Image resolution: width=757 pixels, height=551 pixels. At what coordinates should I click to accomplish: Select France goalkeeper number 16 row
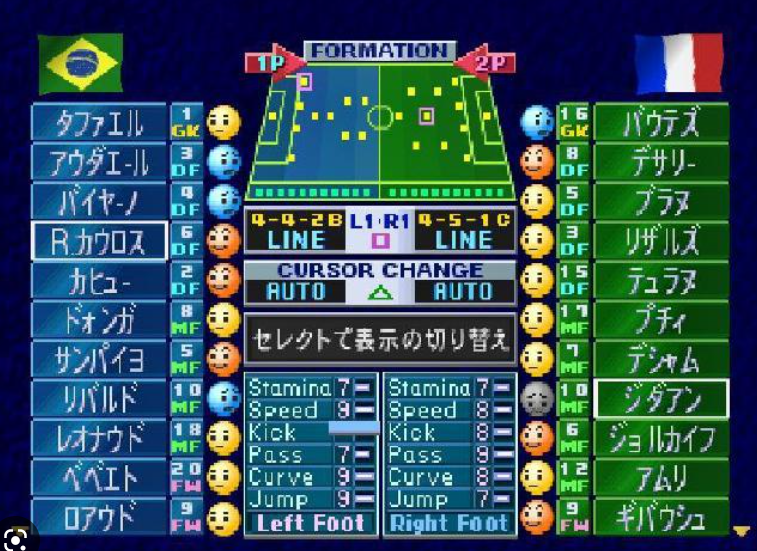[x=661, y=124]
